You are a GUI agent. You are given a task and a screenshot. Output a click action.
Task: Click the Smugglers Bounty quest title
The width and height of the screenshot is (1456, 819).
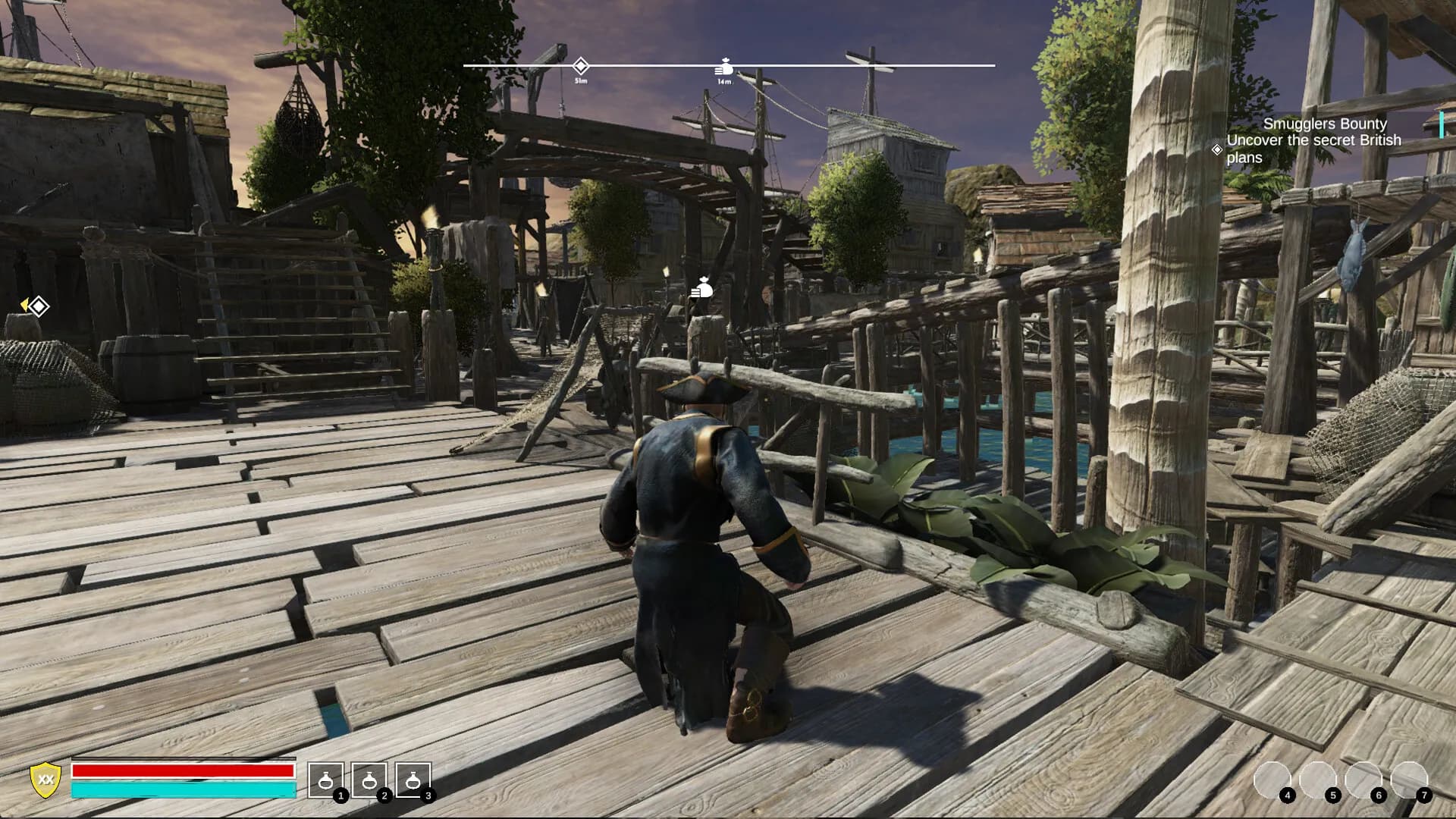1324,124
